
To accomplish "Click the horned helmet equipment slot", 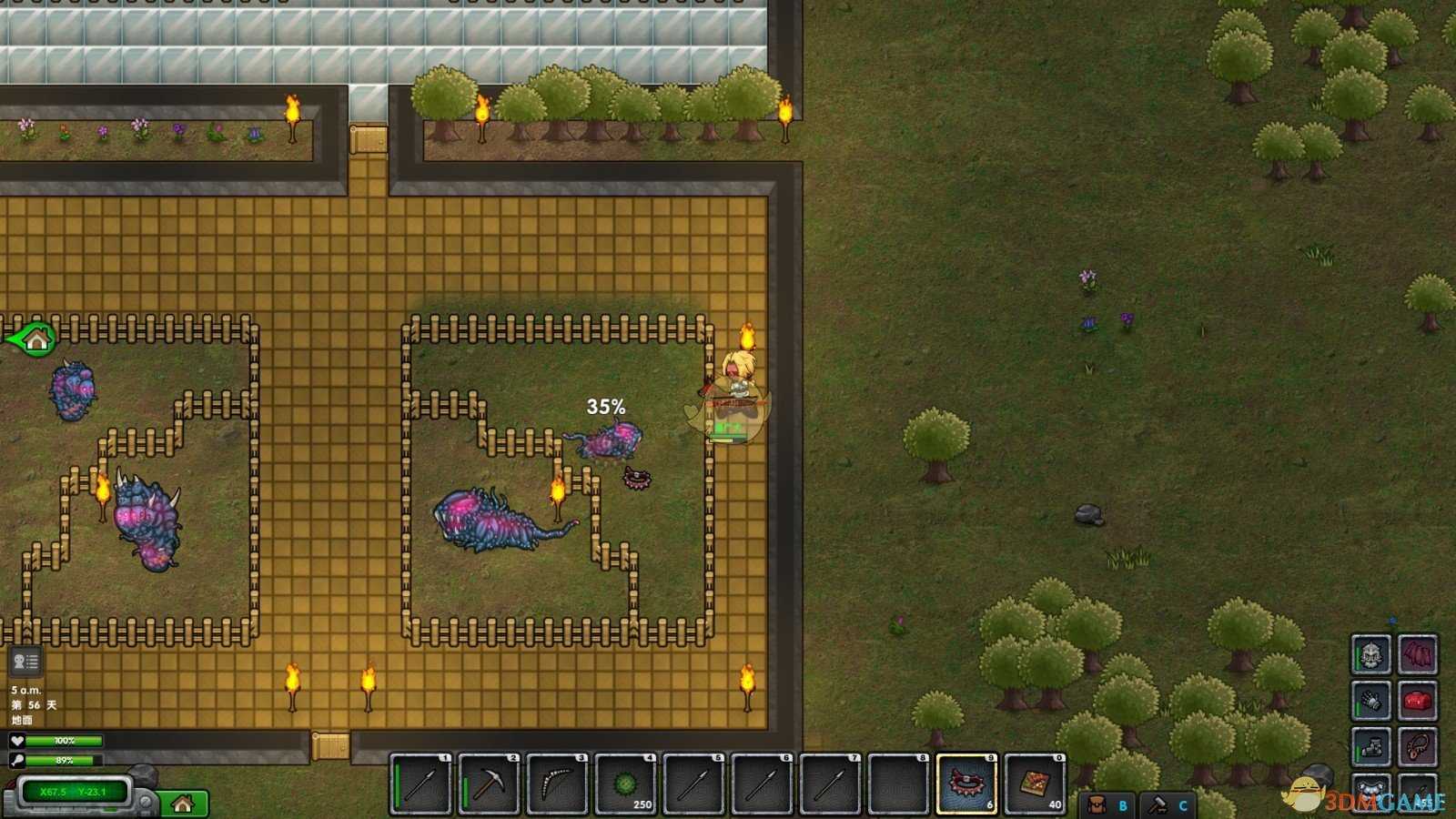I will pos(1370,654).
